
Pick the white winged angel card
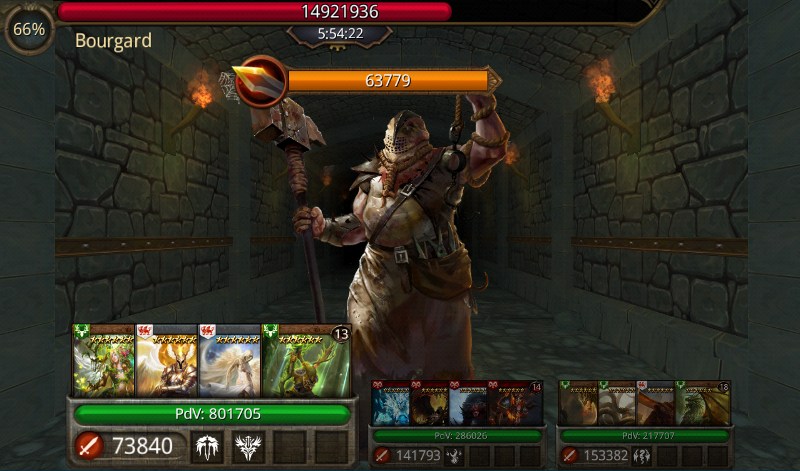pos(230,361)
